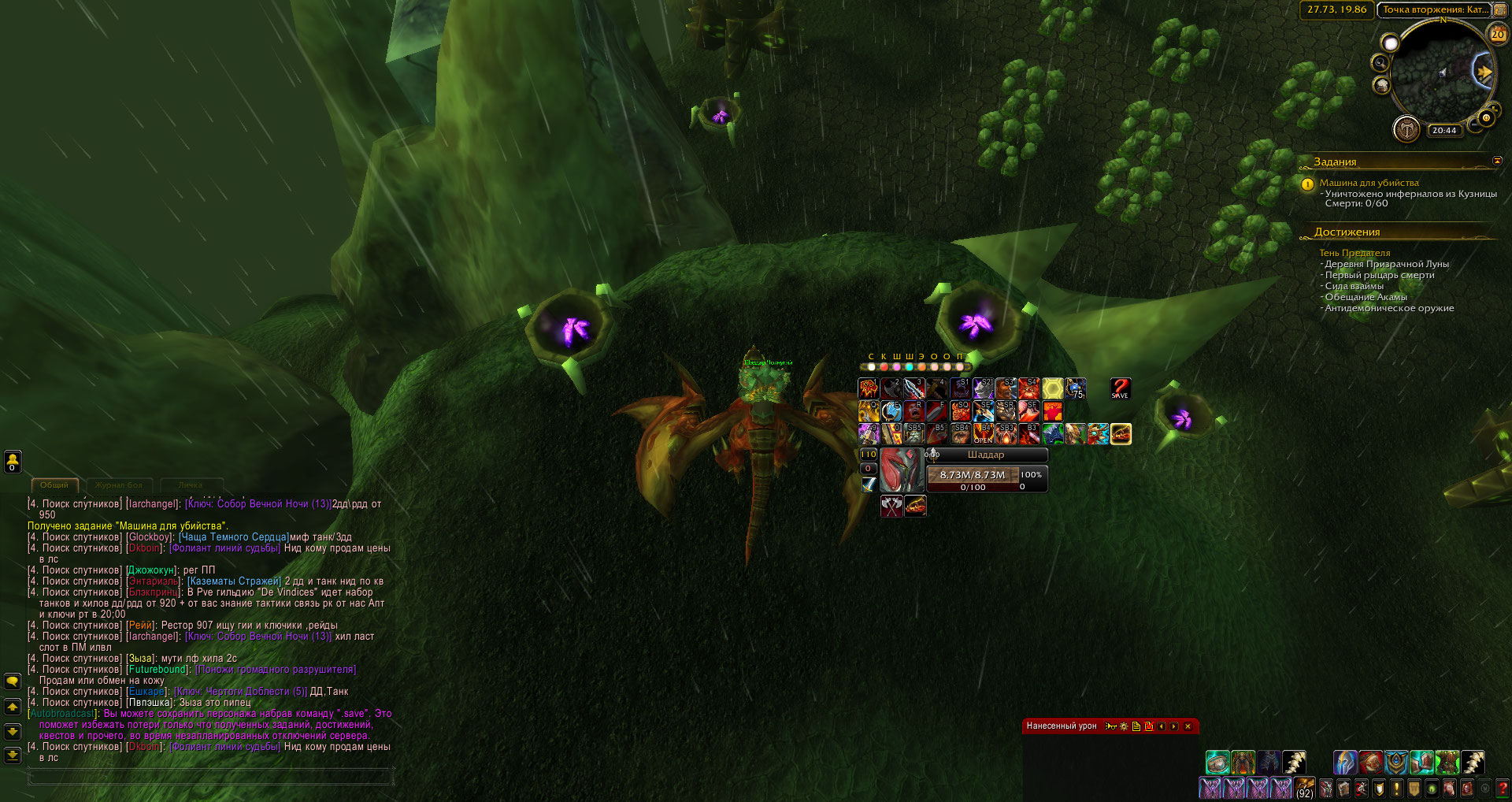Open the bag slot showing (92)
Screen dimensions: 1512x802
tap(1305, 788)
